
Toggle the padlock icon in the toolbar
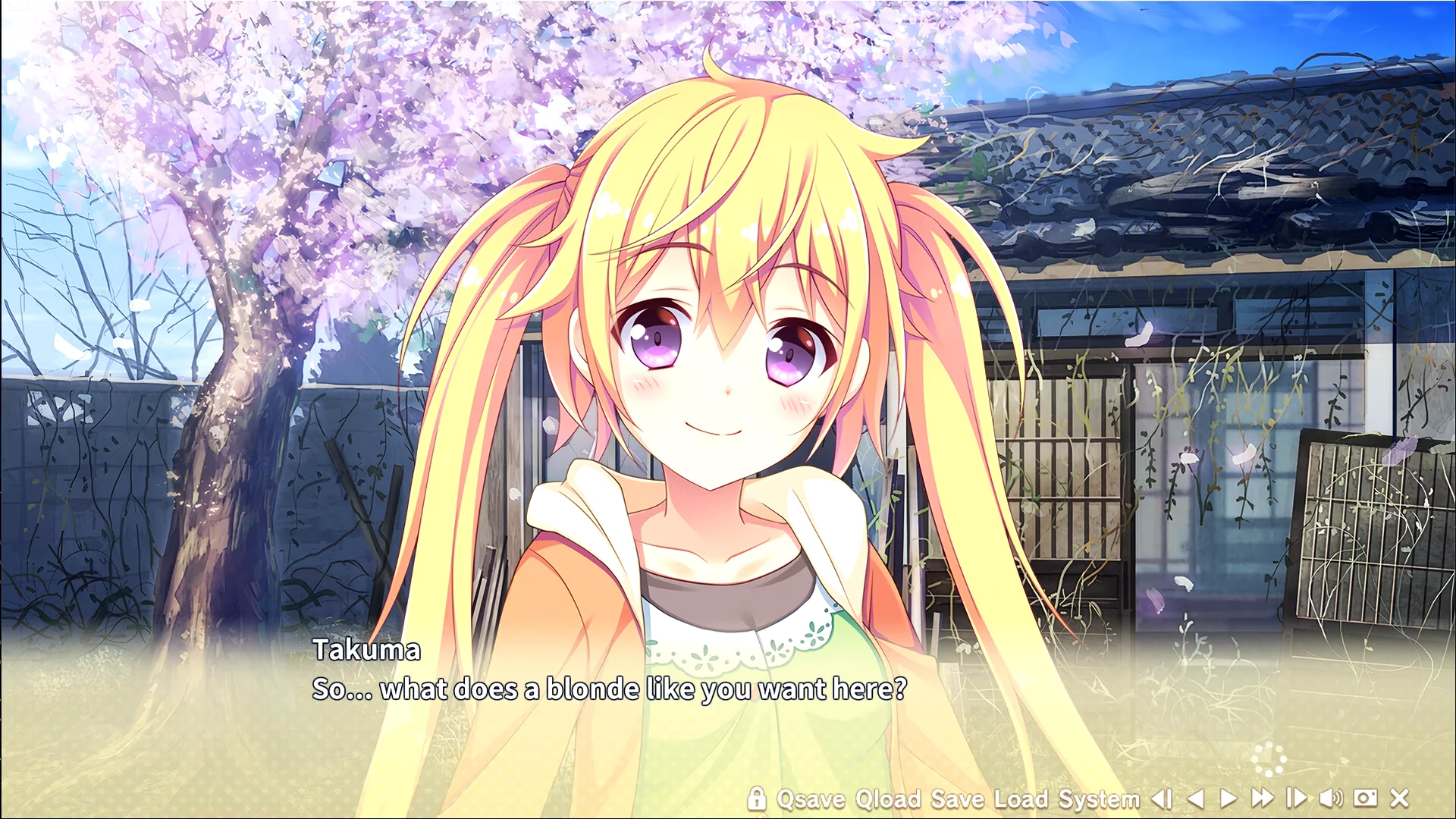756,798
